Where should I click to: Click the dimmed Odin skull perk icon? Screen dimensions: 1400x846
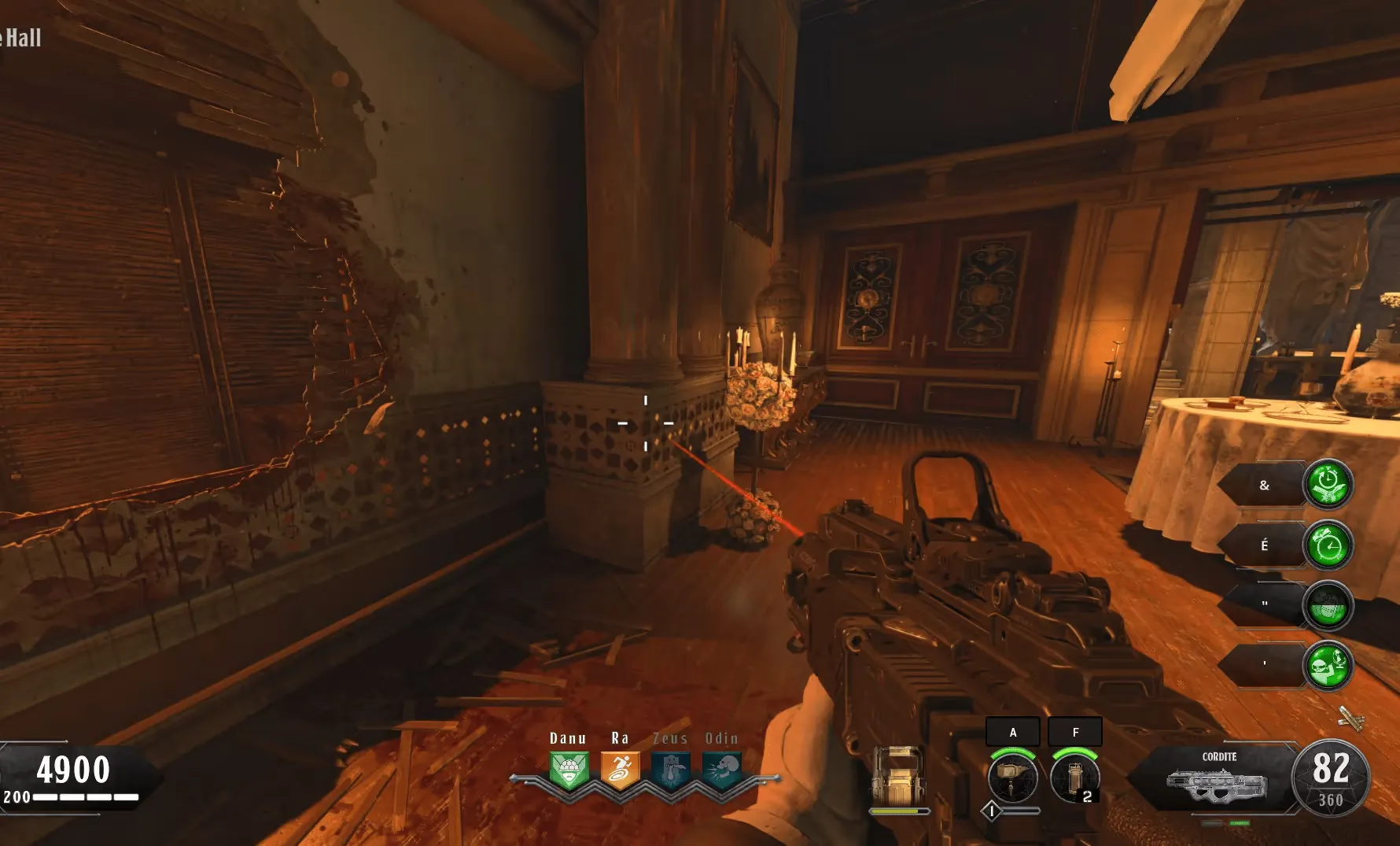pyautogui.click(x=721, y=770)
